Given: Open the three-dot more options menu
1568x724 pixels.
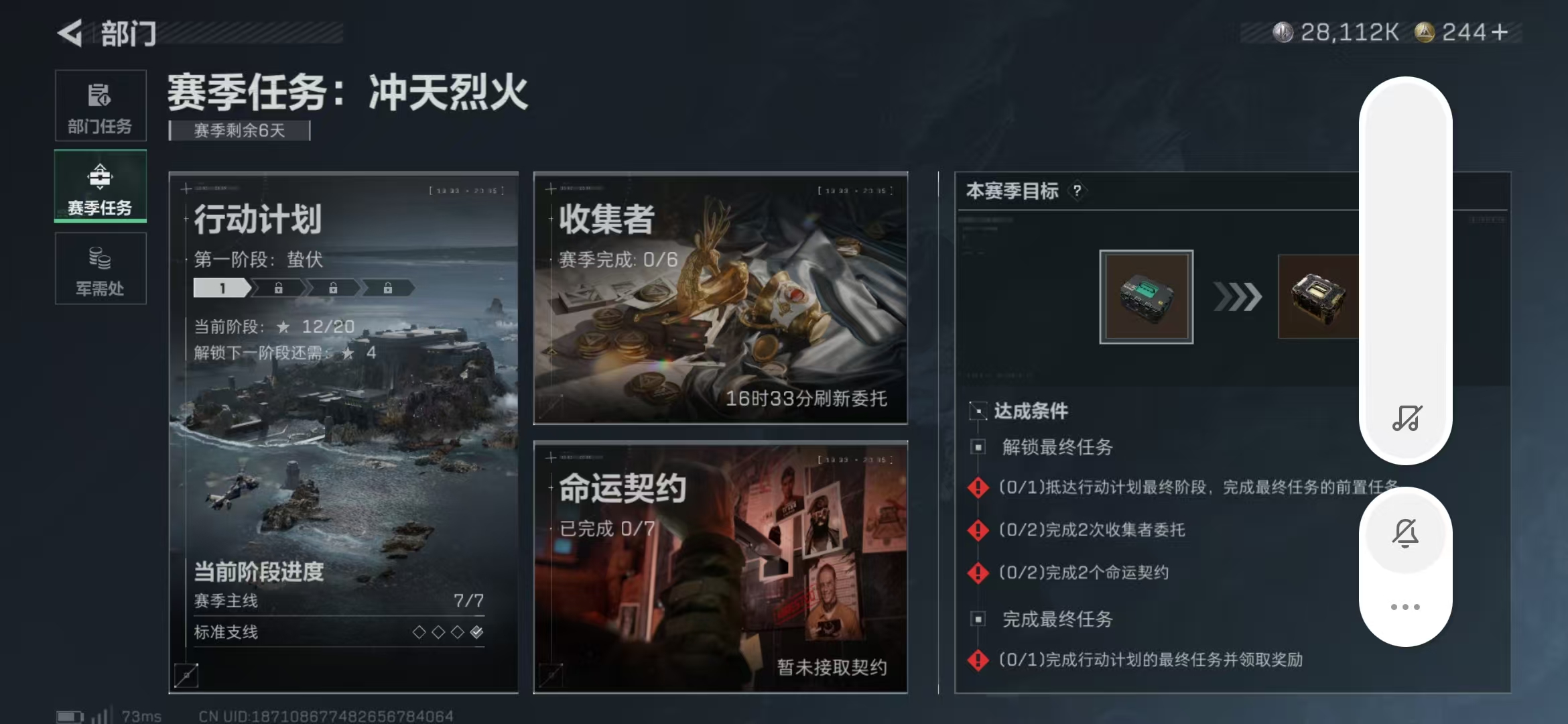Looking at the screenshot, I should (1406, 606).
